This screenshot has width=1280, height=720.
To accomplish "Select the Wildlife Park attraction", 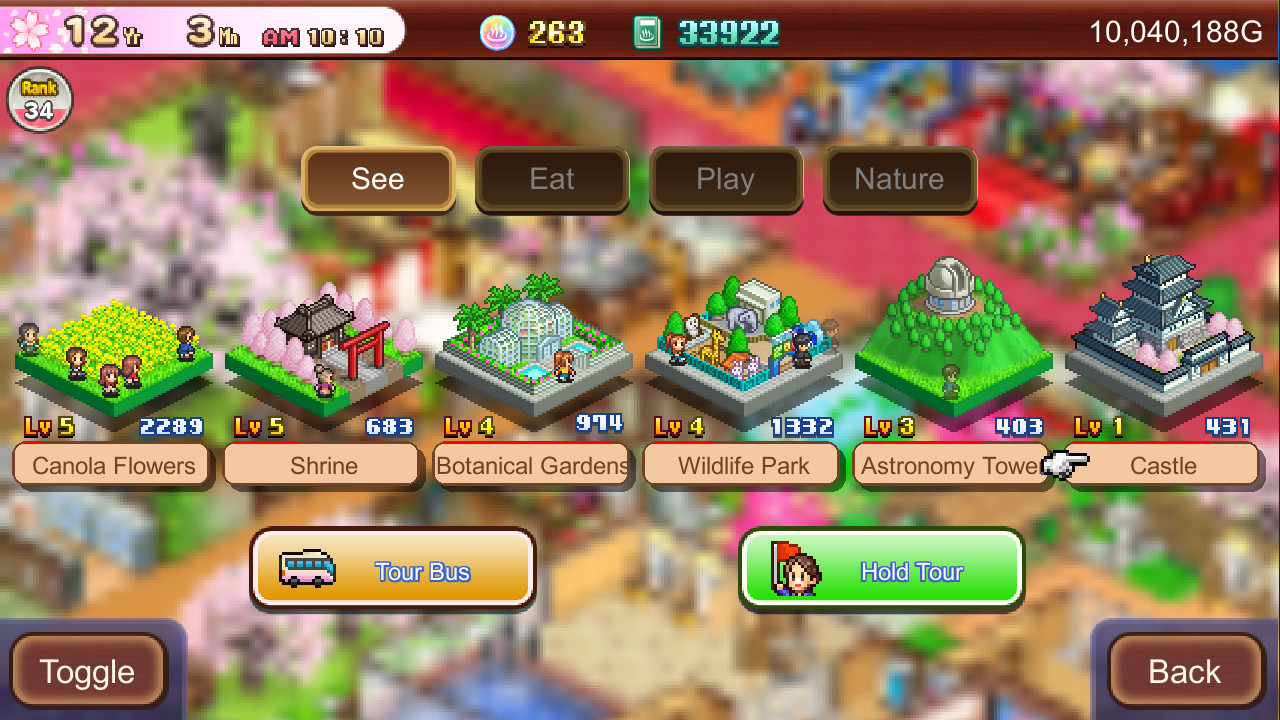I will coord(743,350).
